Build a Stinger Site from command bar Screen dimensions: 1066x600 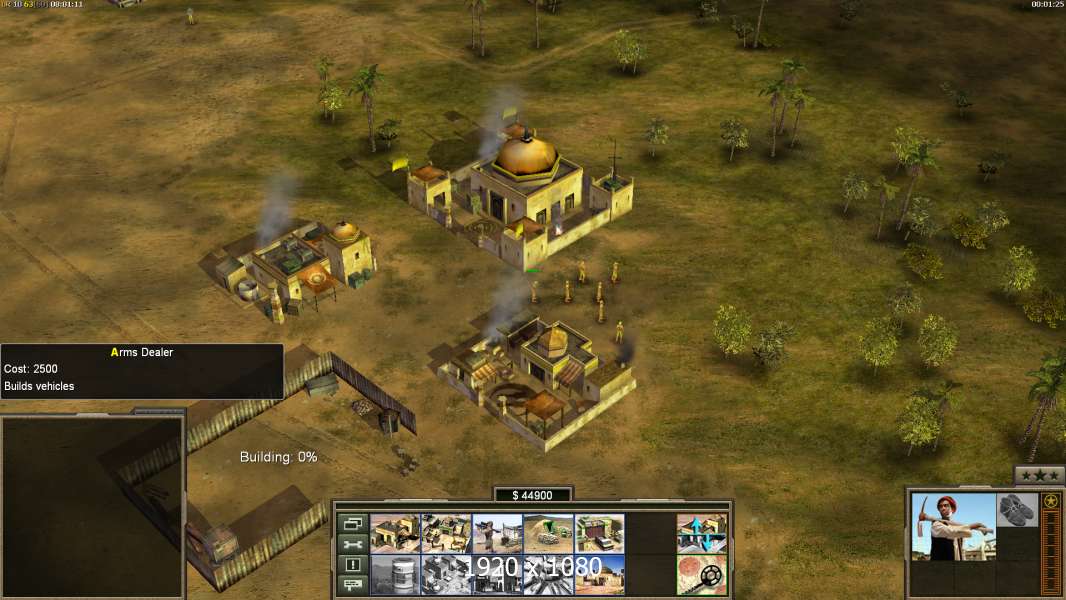coord(497,533)
